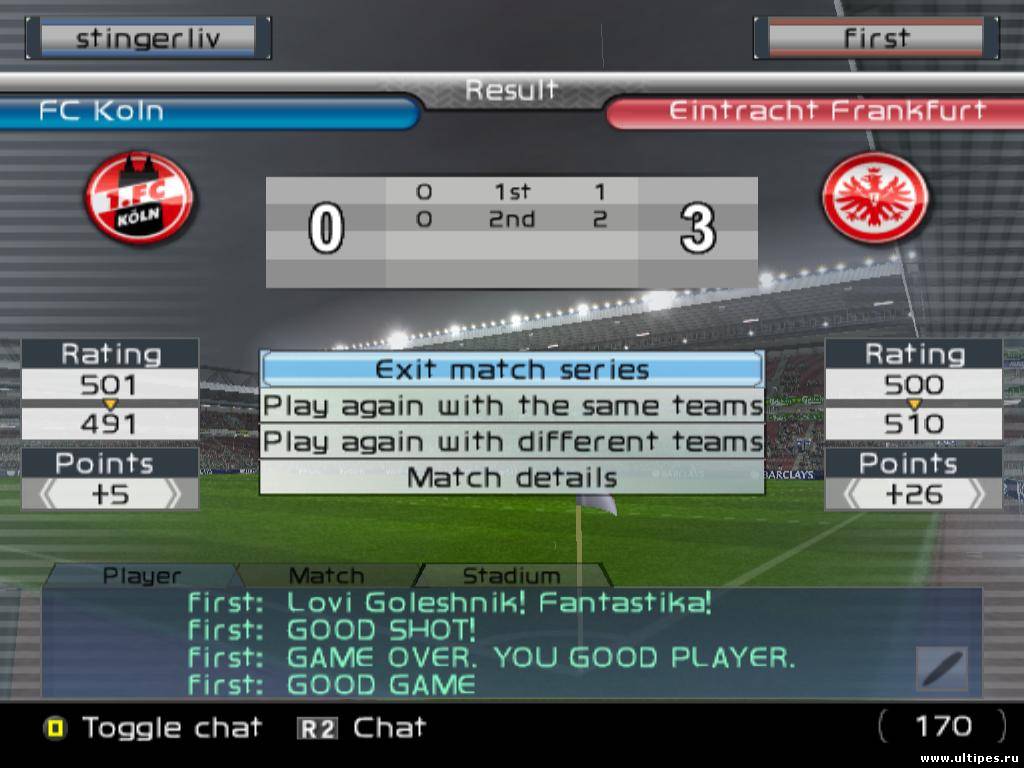Switch to the Match chat tab

[x=326, y=576]
